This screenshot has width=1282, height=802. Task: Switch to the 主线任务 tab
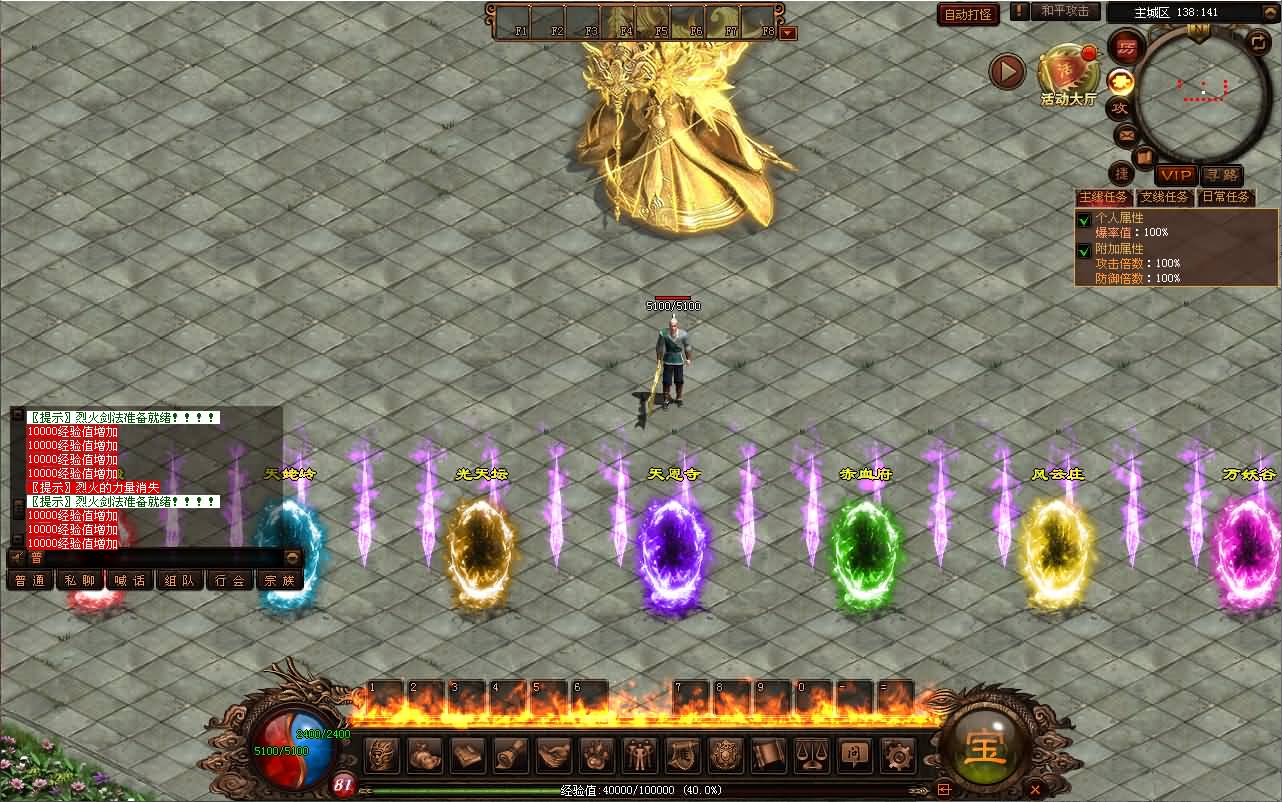click(x=1103, y=197)
